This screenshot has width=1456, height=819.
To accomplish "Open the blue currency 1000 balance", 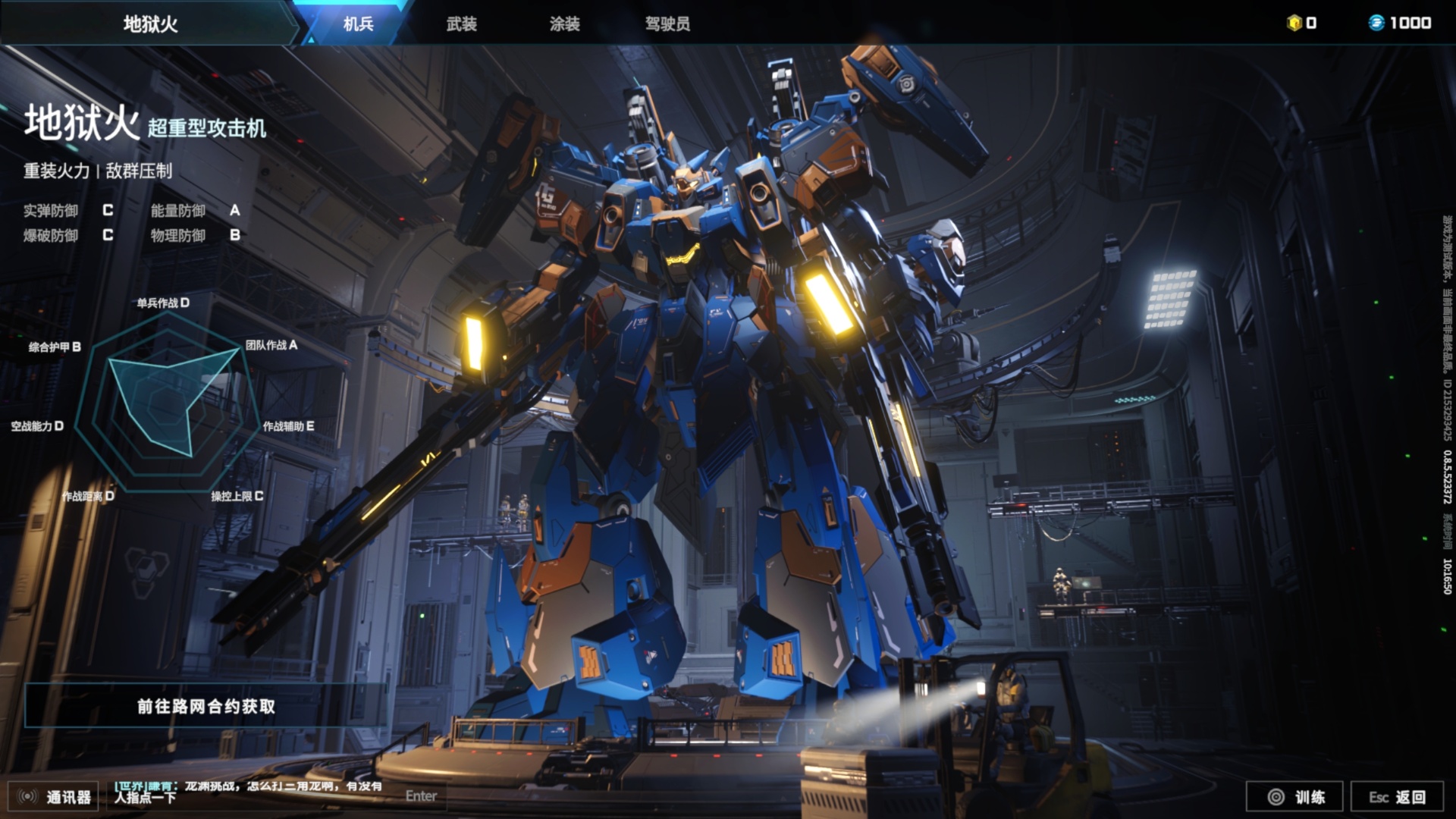I will (1400, 23).
